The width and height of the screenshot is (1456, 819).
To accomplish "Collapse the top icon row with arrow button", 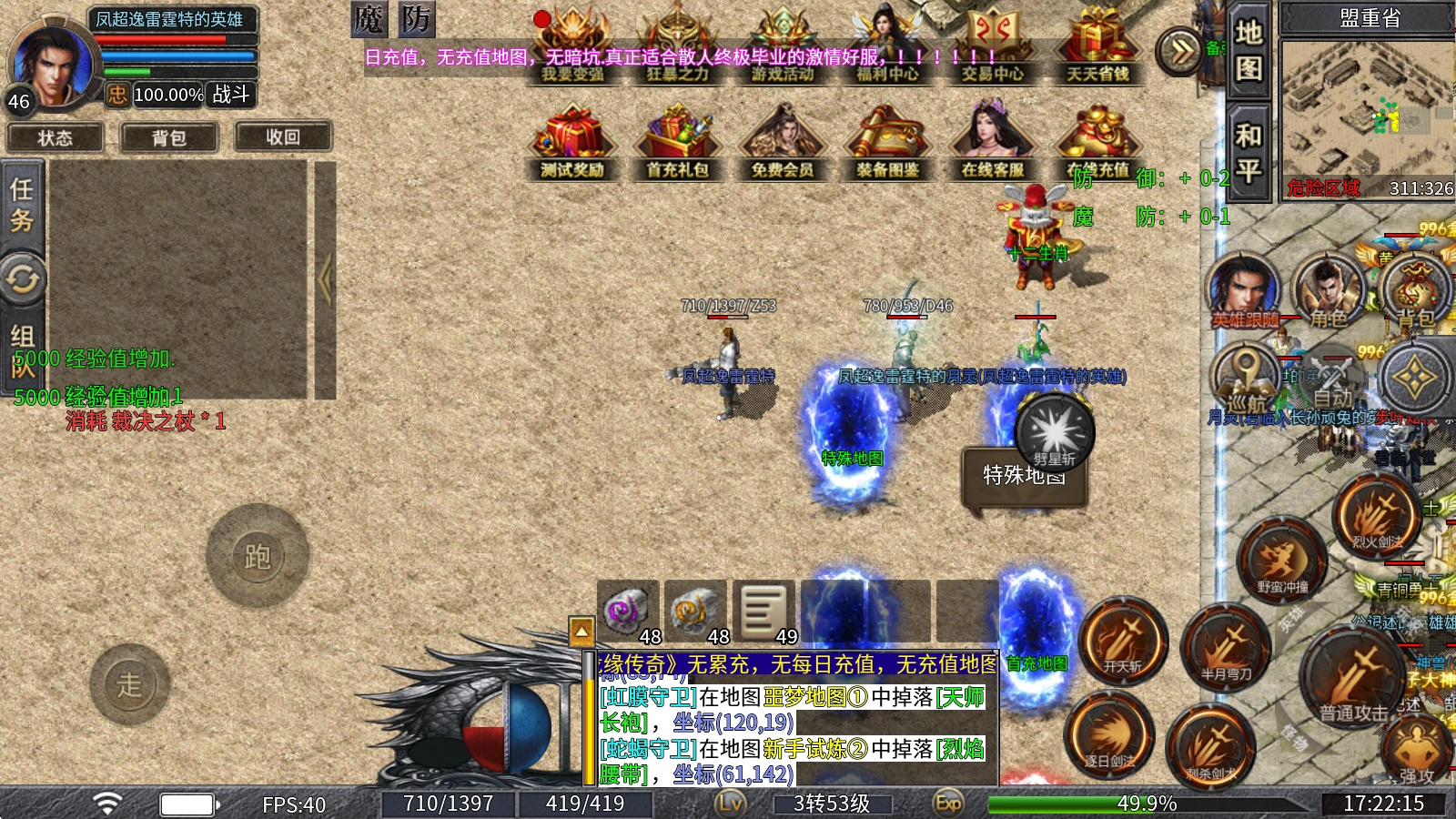I will tap(1180, 51).
